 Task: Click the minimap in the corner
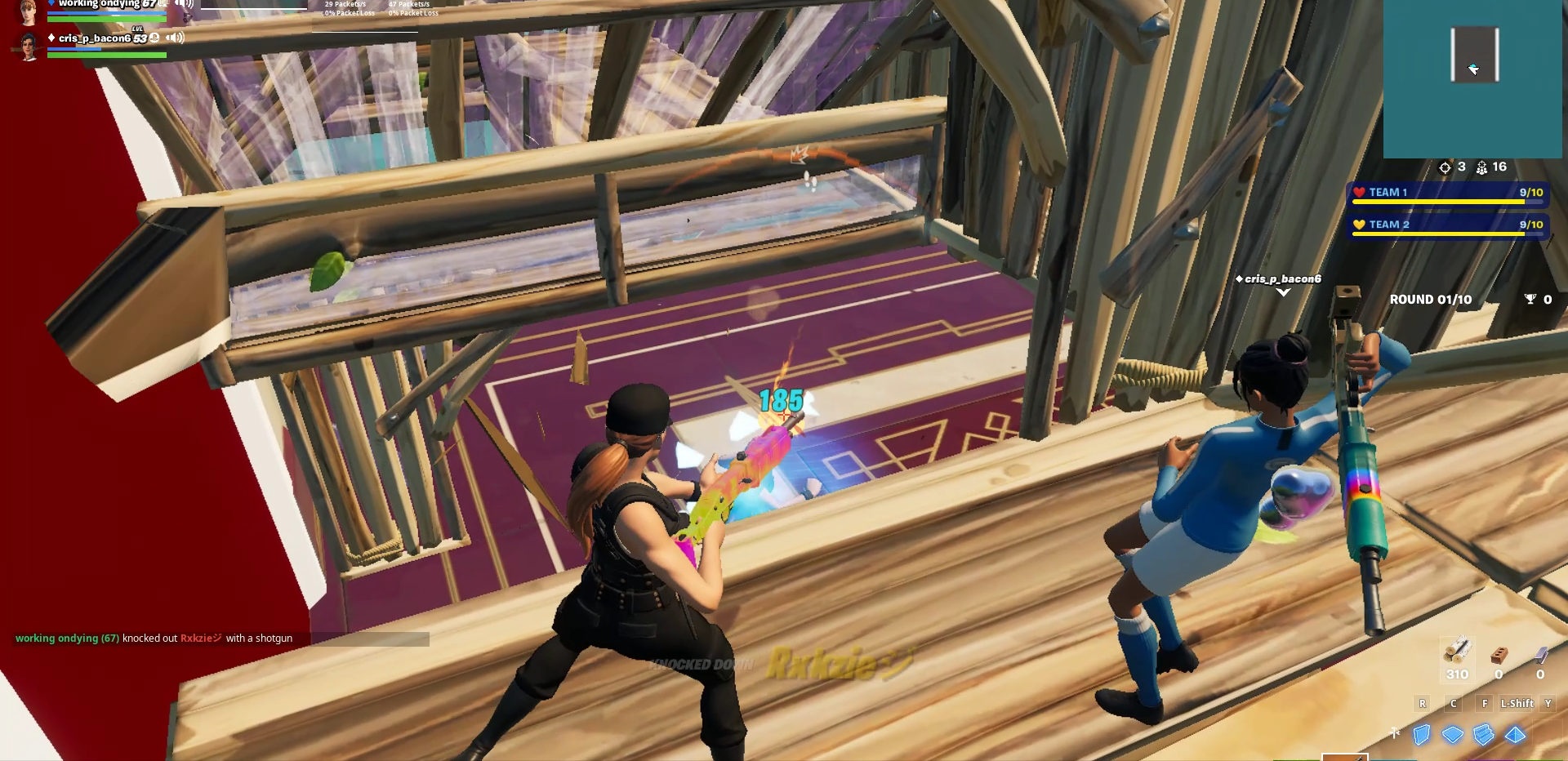(x=1472, y=78)
